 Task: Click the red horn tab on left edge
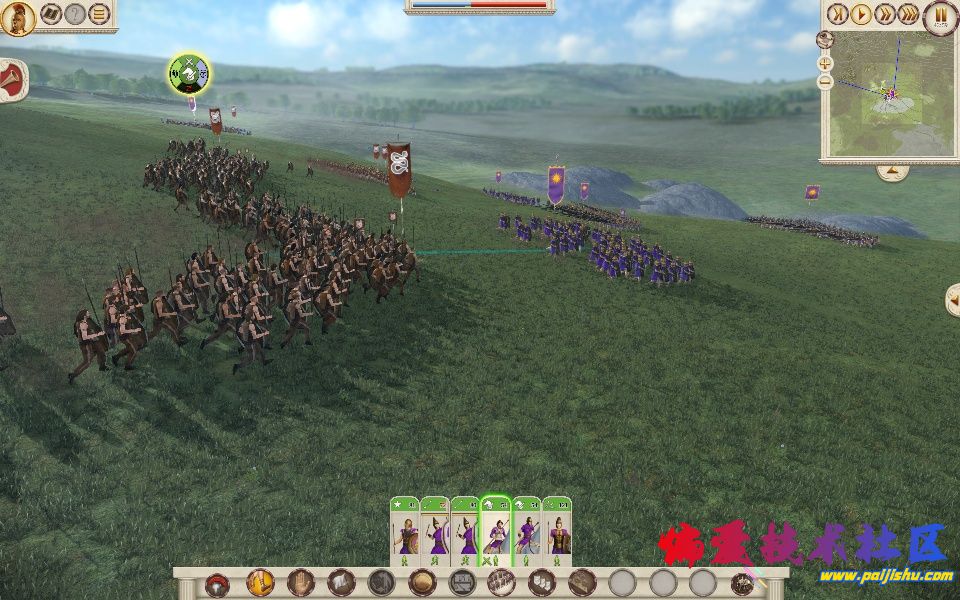(x=10, y=78)
